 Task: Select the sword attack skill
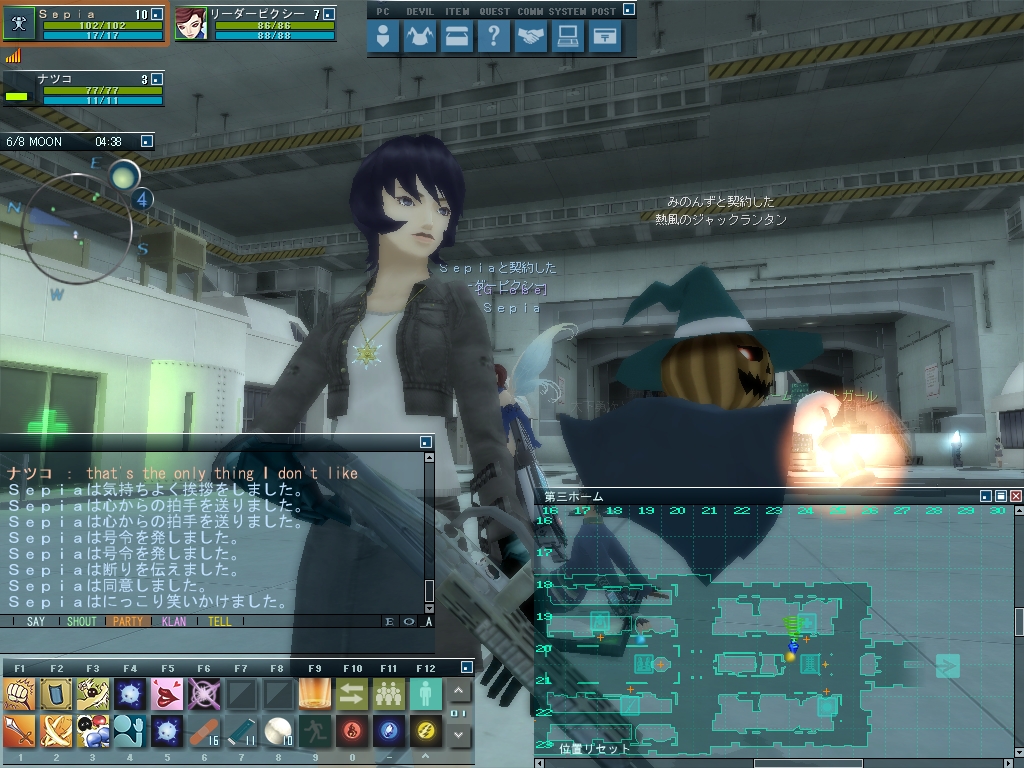(x=19, y=732)
